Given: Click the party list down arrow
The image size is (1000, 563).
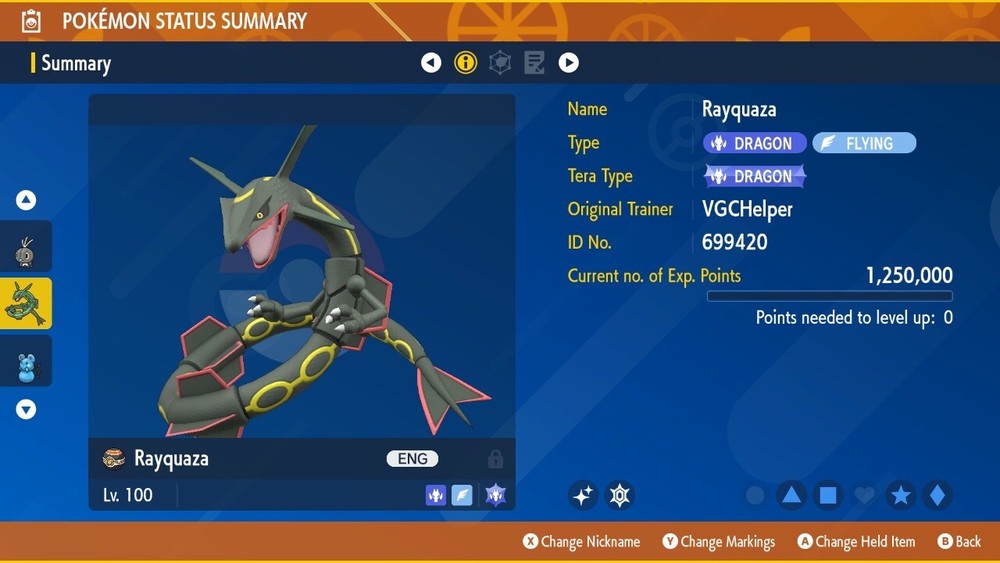Looking at the screenshot, I should 26,409.
